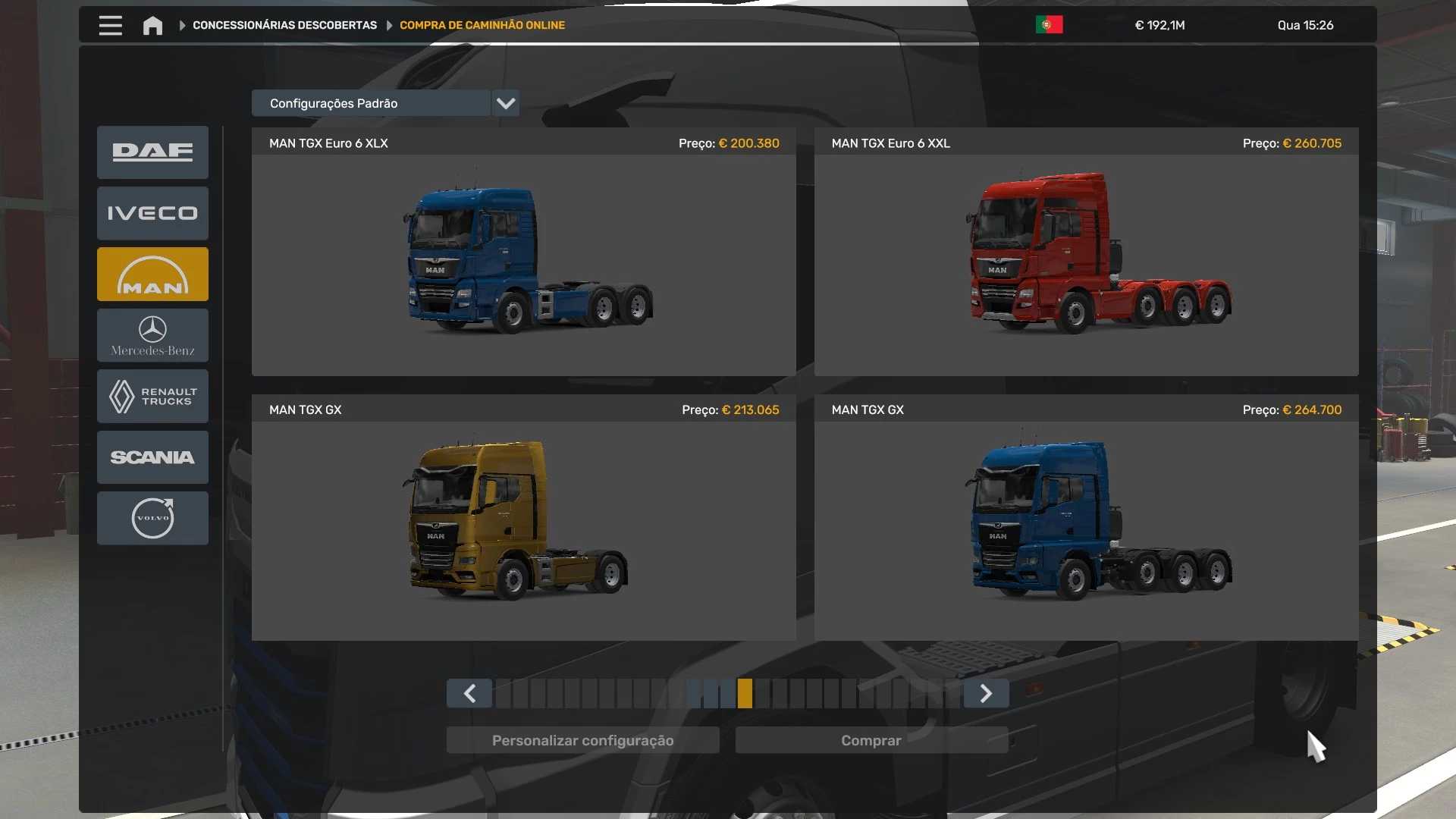Go to the home screen icon
The height and width of the screenshot is (819, 1456).
pyautogui.click(x=152, y=26)
